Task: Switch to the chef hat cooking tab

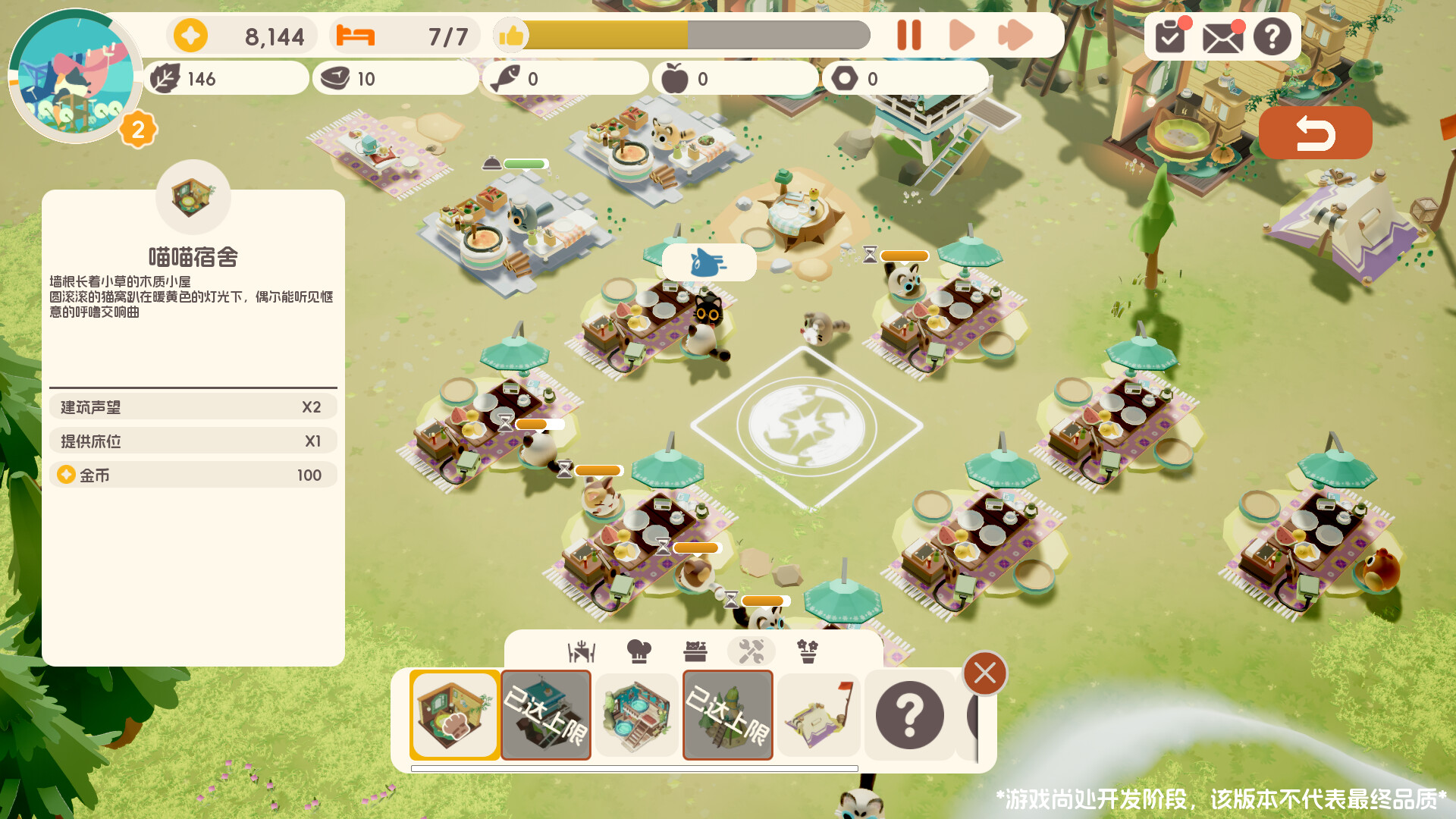Action: (639, 650)
